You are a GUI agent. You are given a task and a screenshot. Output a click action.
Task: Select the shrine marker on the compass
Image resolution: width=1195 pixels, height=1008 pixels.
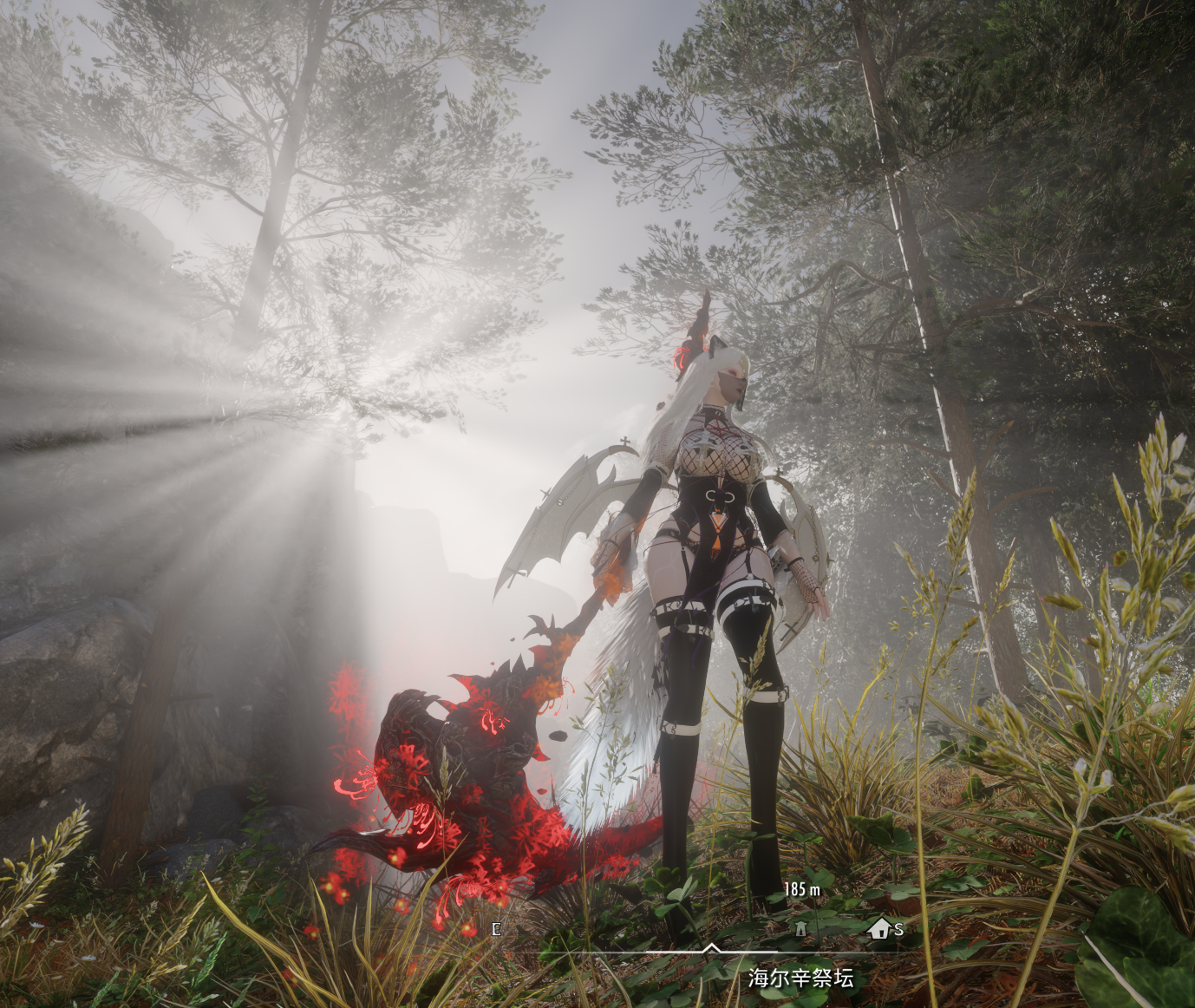(801, 929)
